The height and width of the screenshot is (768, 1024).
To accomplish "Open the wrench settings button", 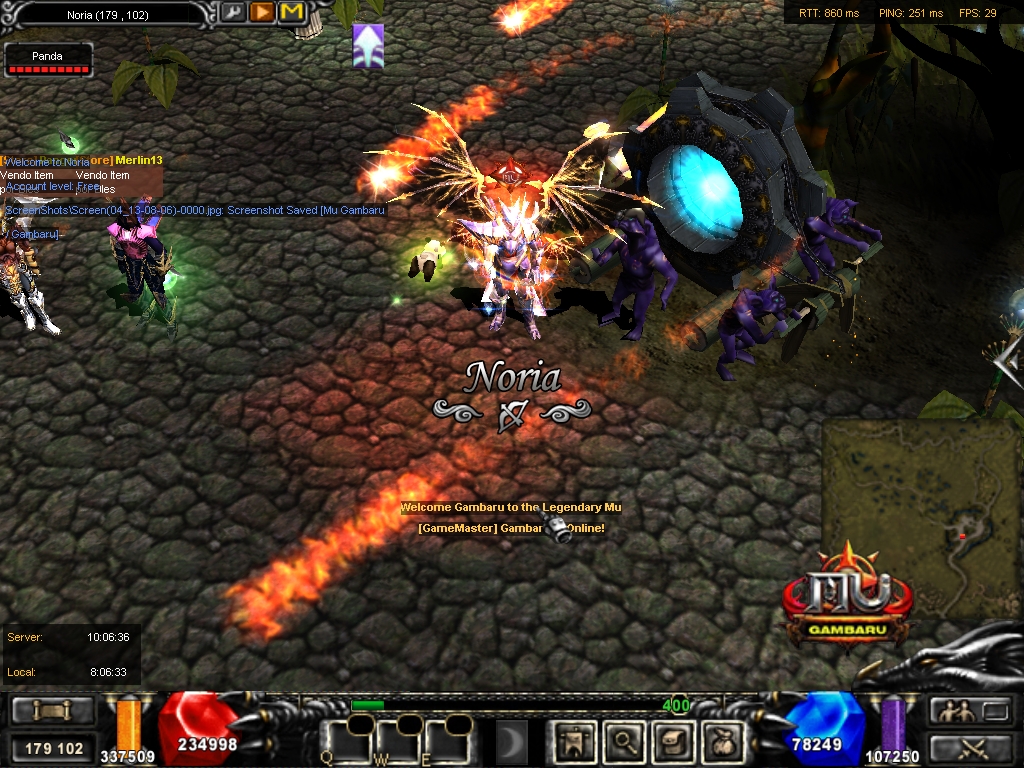I will pyautogui.click(x=233, y=13).
